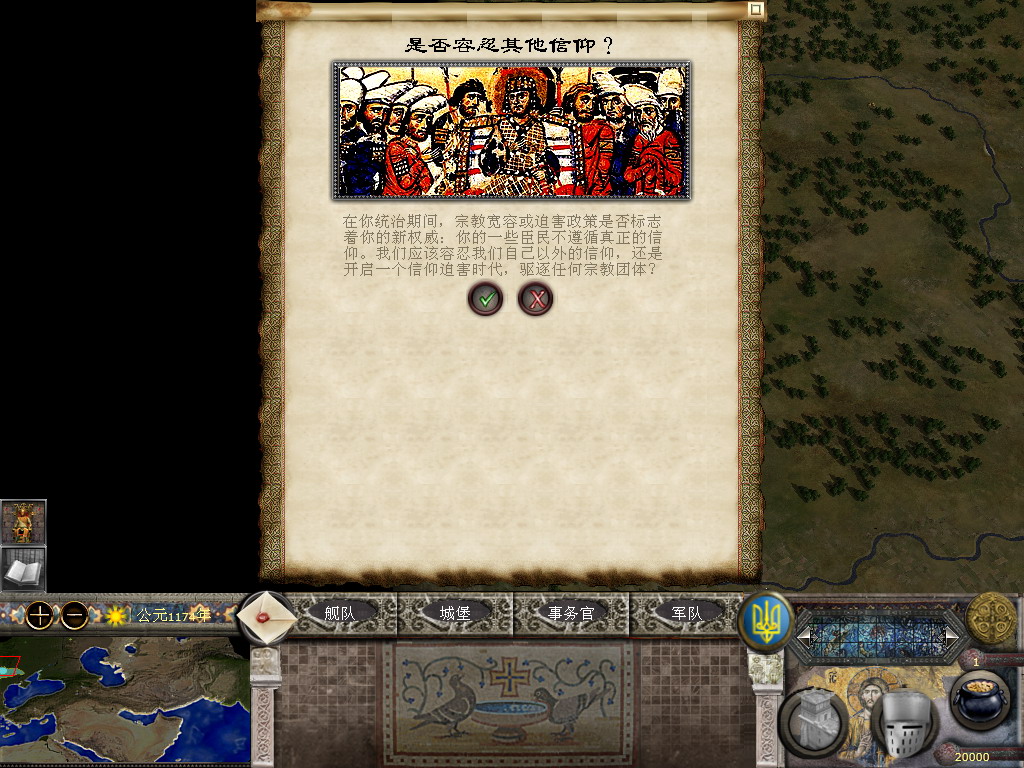Image resolution: width=1024 pixels, height=768 pixels.
Task: Open the envelope message with red seal
Action: point(267,617)
